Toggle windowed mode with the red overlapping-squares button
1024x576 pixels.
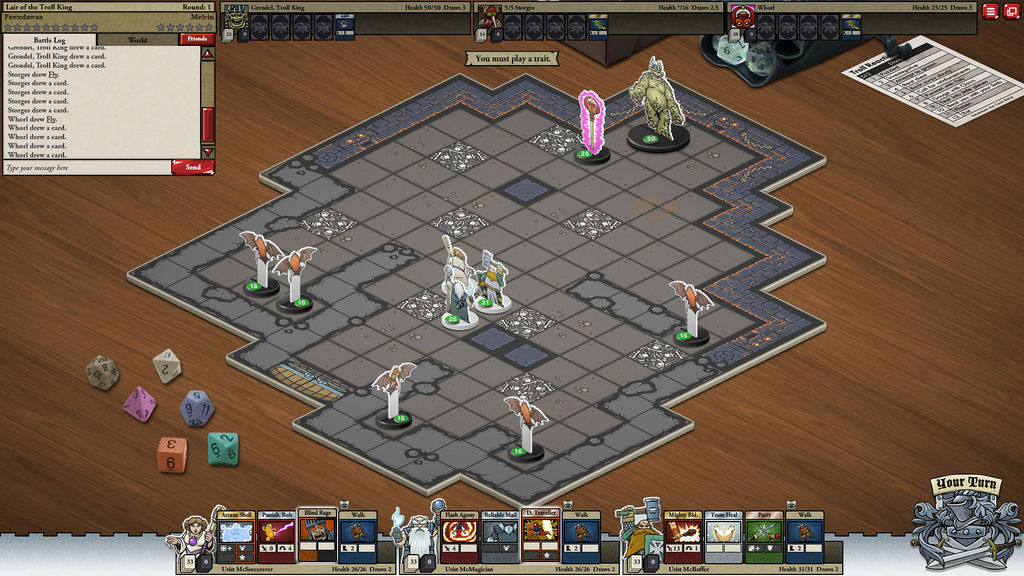click(1010, 11)
